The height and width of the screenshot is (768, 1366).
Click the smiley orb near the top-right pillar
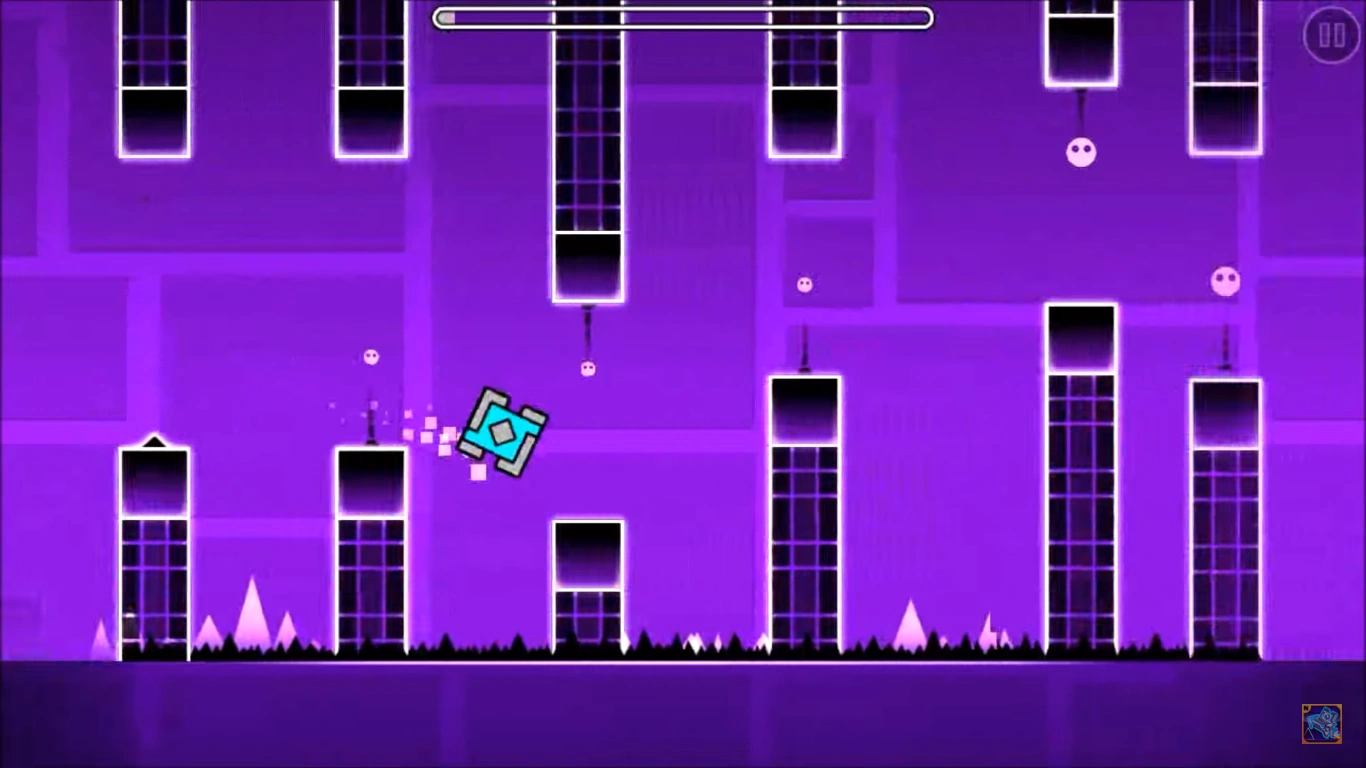[1080, 151]
